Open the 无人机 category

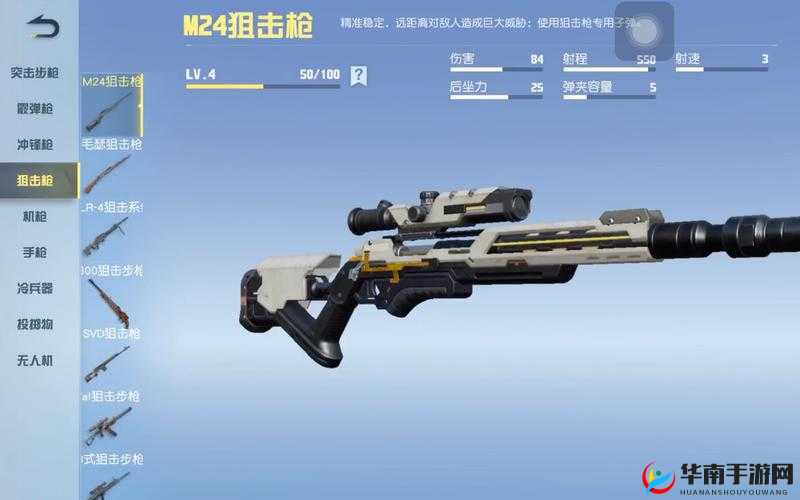[36, 360]
